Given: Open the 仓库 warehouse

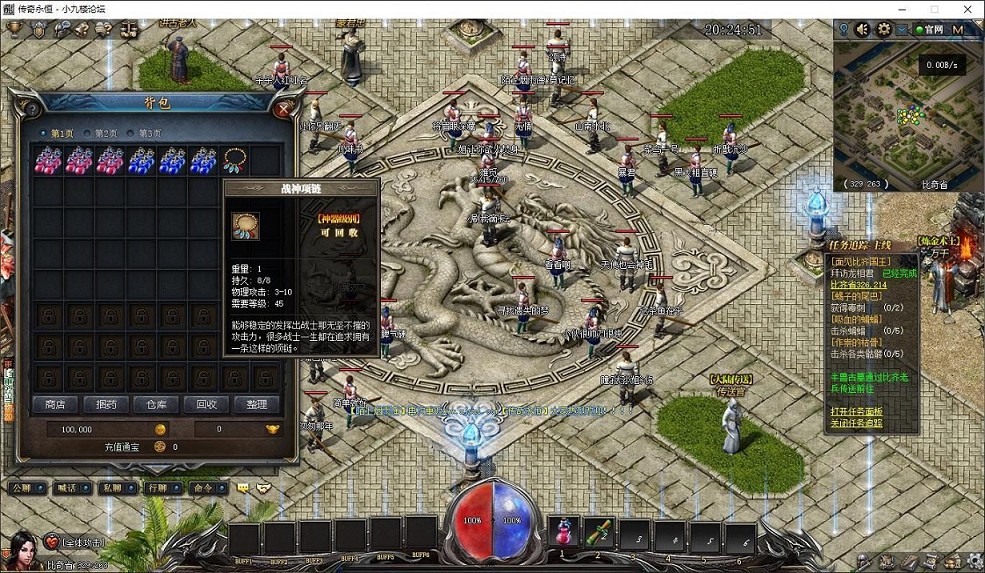Looking at the screenshot, I should click(156, 404).
